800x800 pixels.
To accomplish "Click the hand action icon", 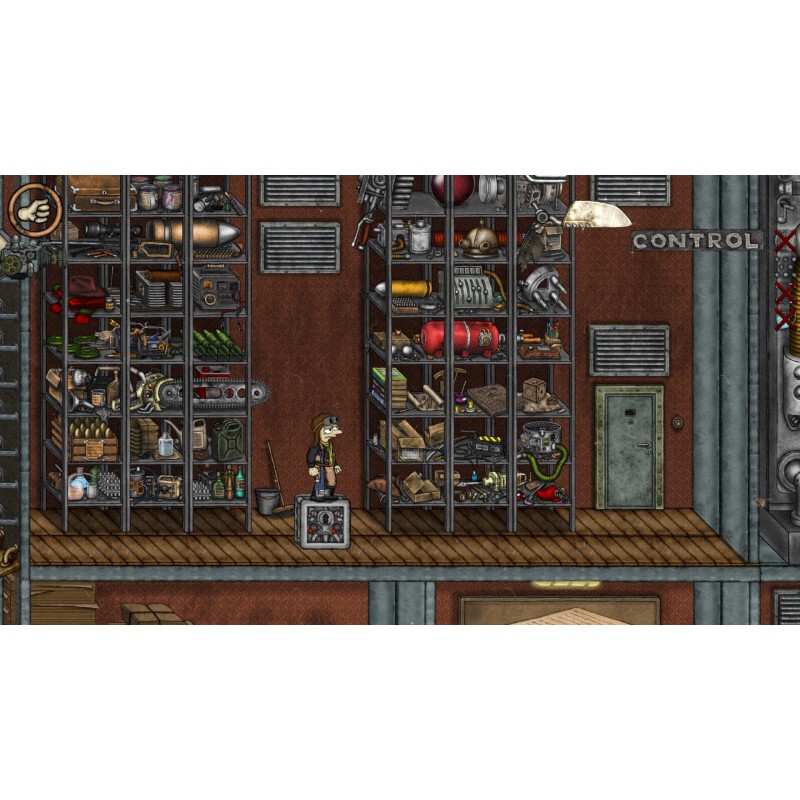I will point(35,210).
